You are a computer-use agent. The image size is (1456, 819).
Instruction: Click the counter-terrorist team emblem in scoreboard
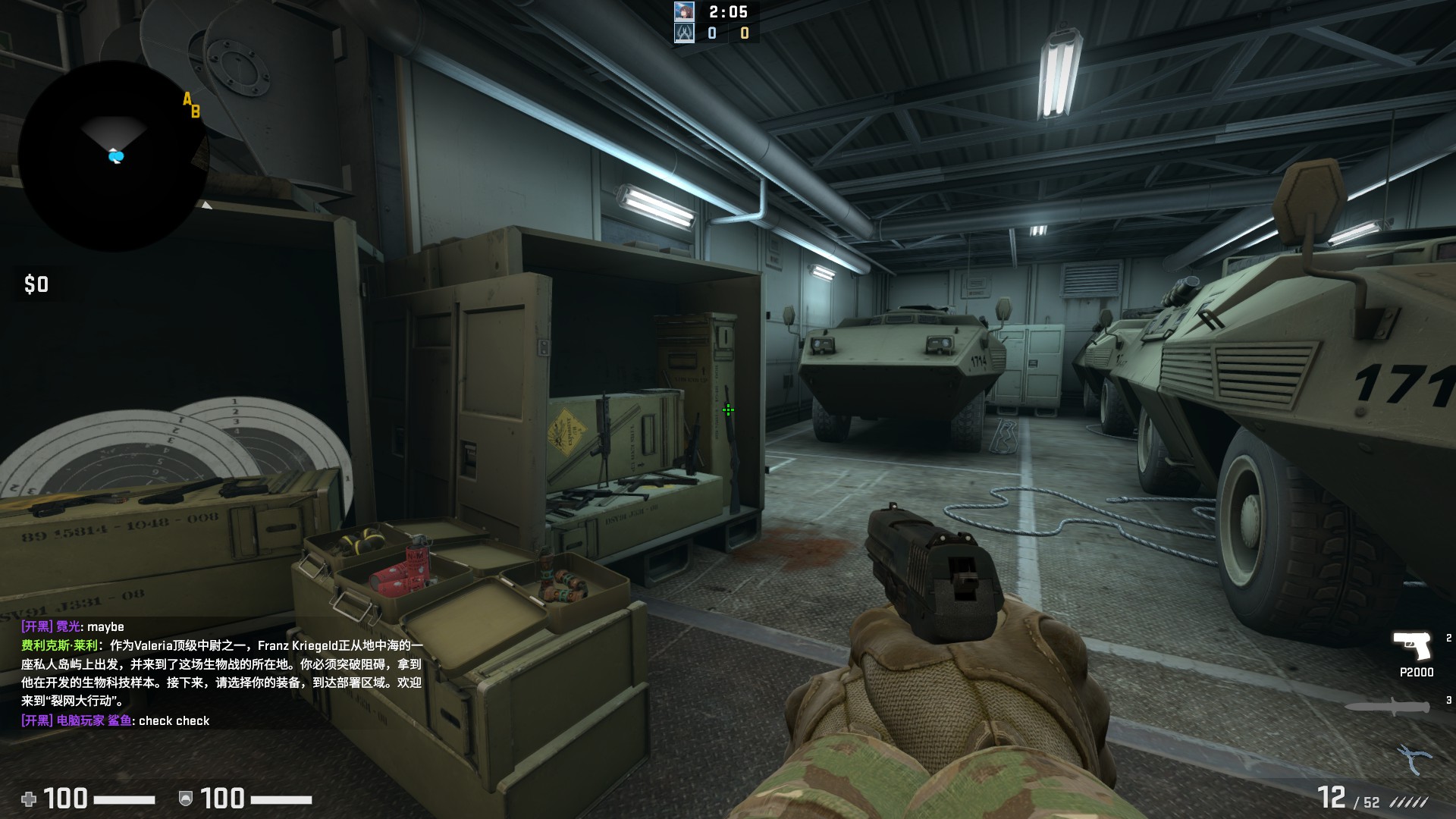[x=684, y=33]
